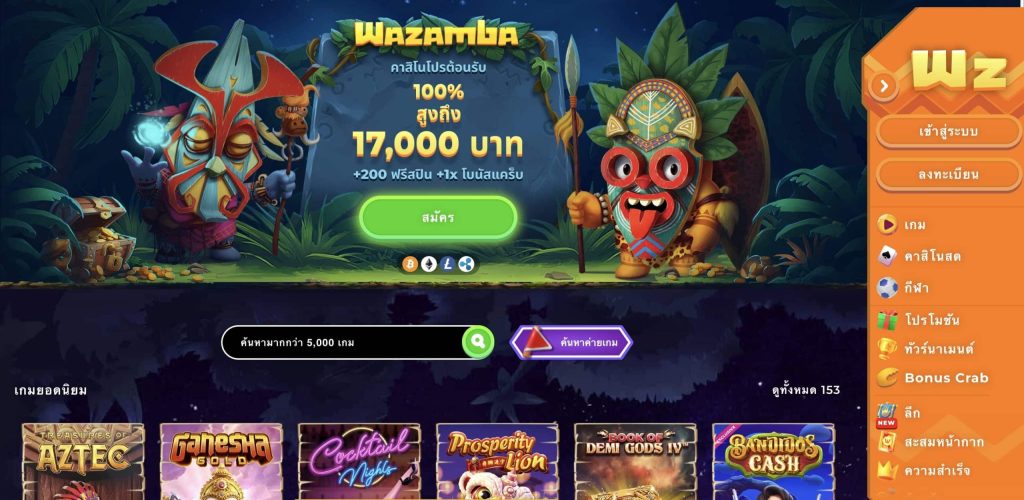Open the ลีก league menu item

tap(912, 412)
